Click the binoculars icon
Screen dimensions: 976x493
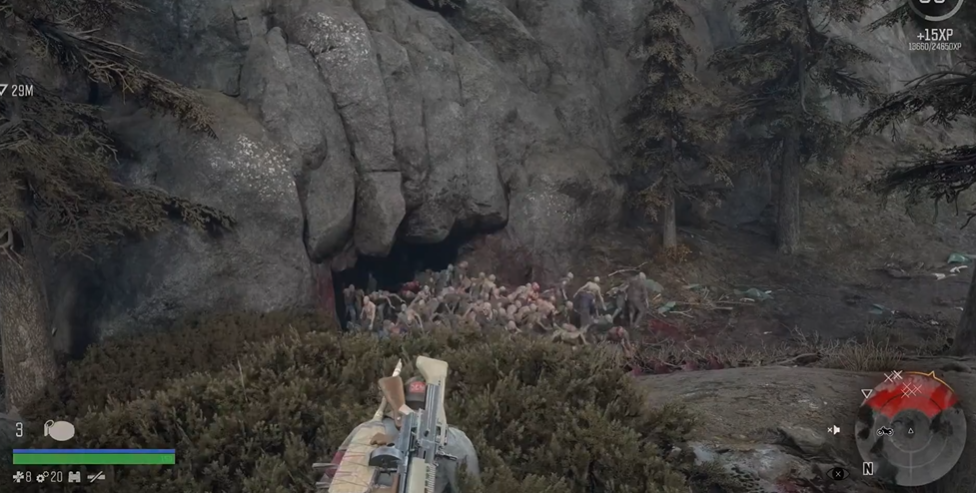pyautogui.click(x=72, y=478)
